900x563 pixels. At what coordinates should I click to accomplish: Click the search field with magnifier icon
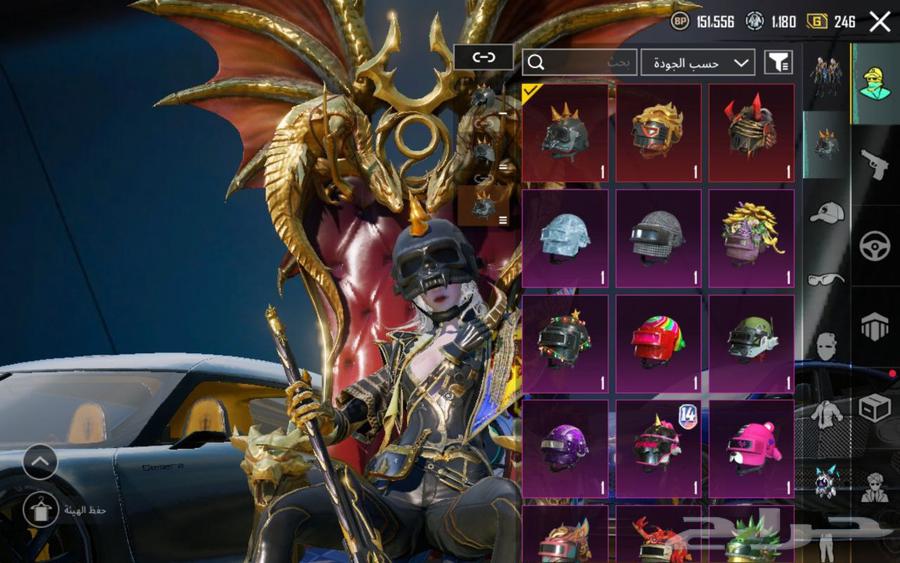point(579,63)
